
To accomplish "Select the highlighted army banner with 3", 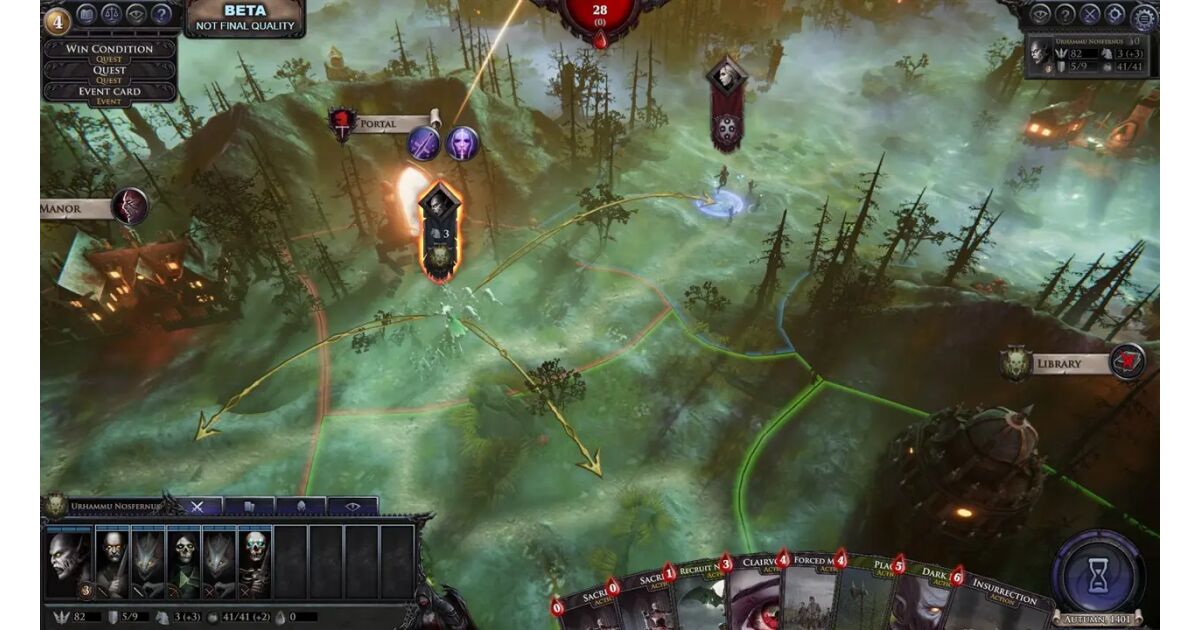I will point(439,228).
